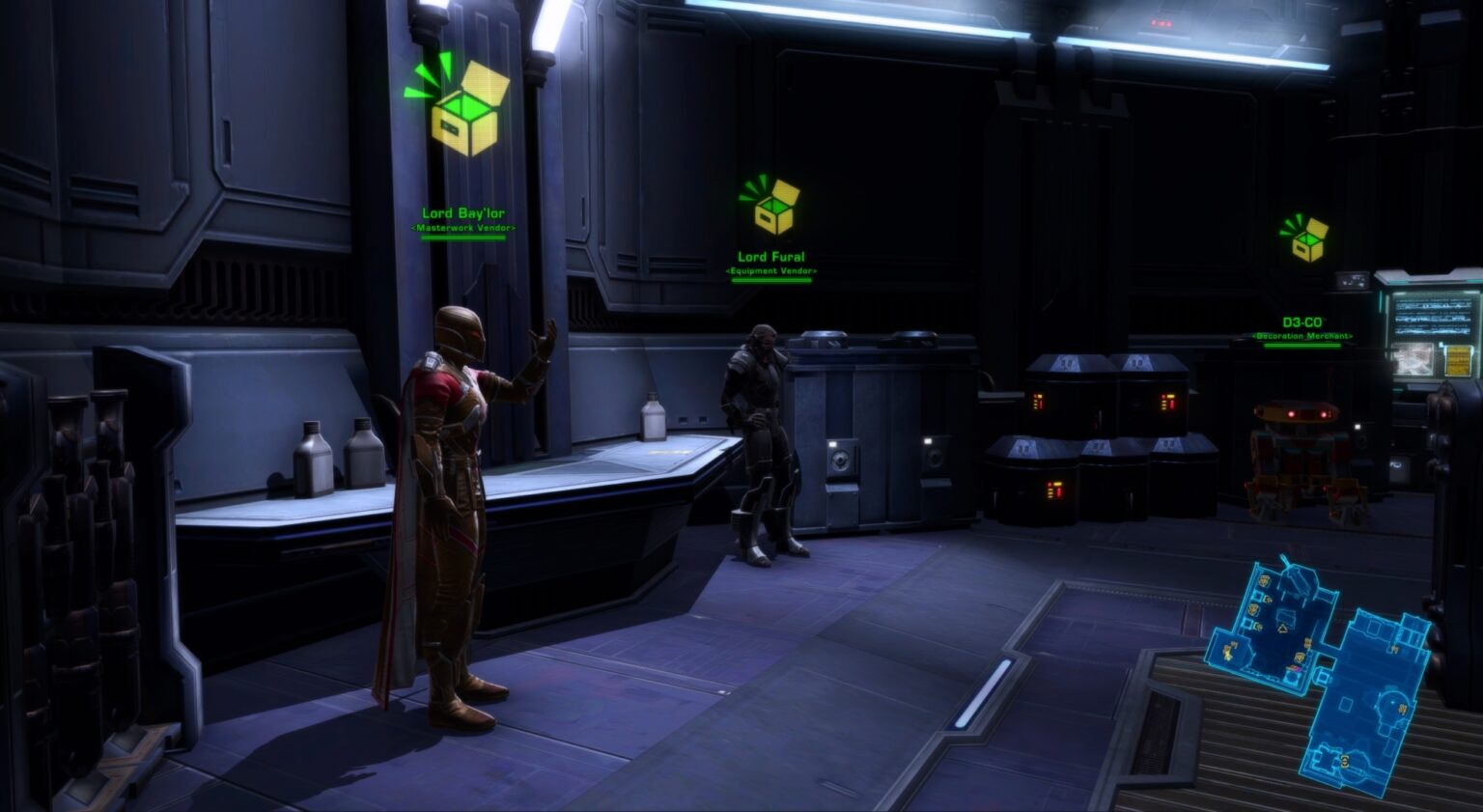
Task: Click the pink marker on the minimap
Action: click(1292, 668)
